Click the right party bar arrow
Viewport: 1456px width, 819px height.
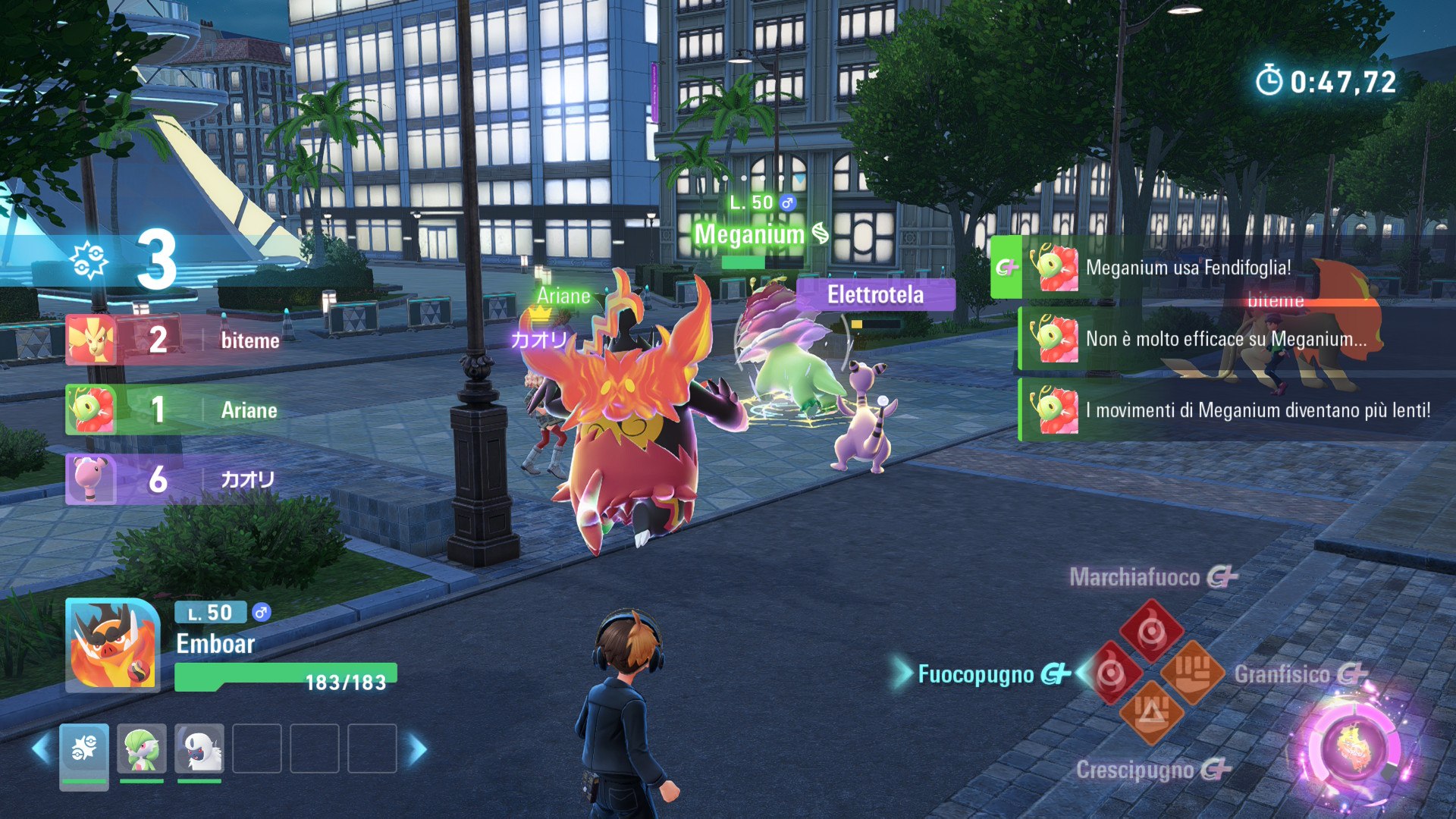[x=418, y=749]
